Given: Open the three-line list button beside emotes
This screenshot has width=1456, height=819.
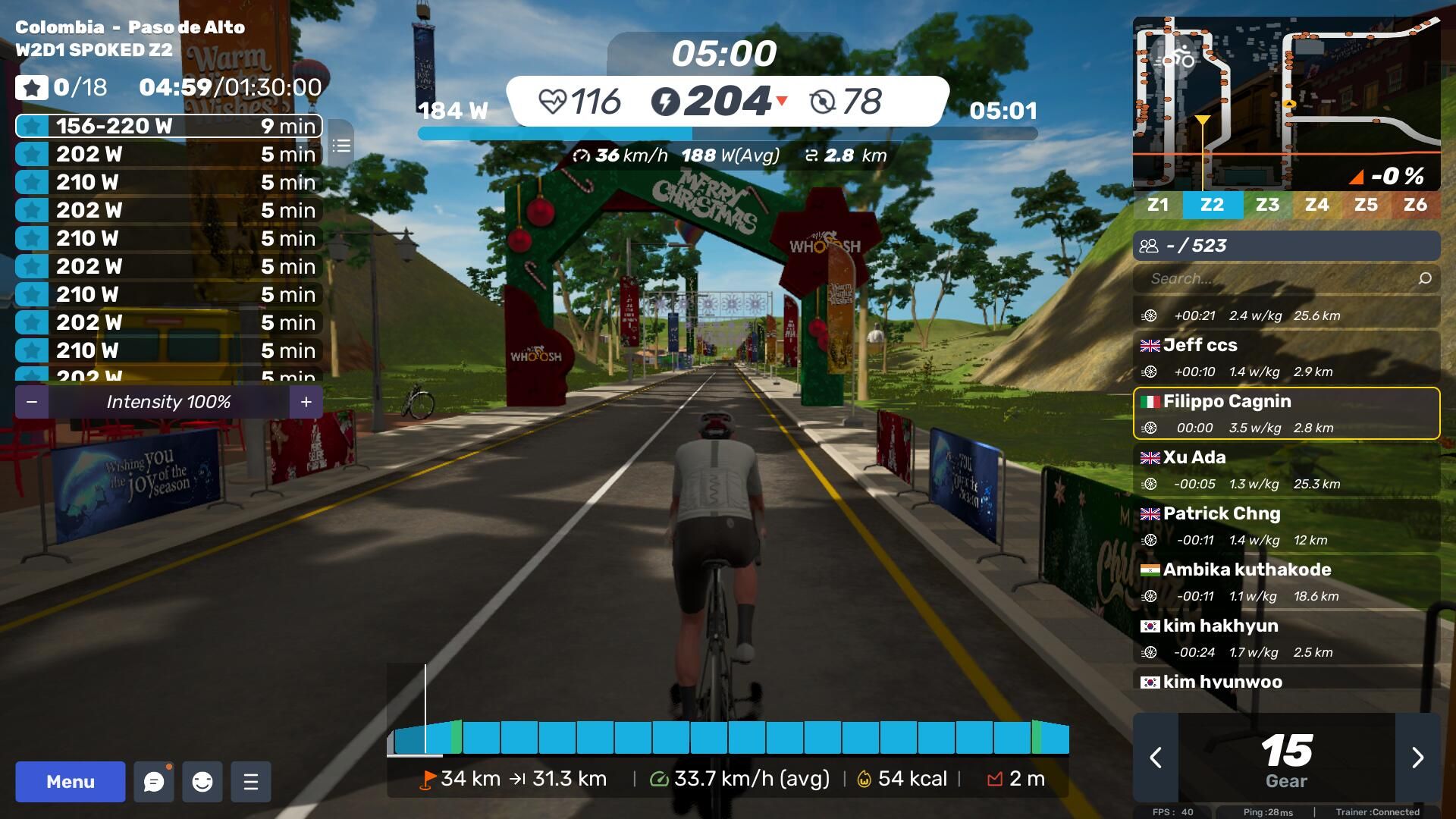Looking at the screenshot, I should pyautogui.click(x=251, y=782).
